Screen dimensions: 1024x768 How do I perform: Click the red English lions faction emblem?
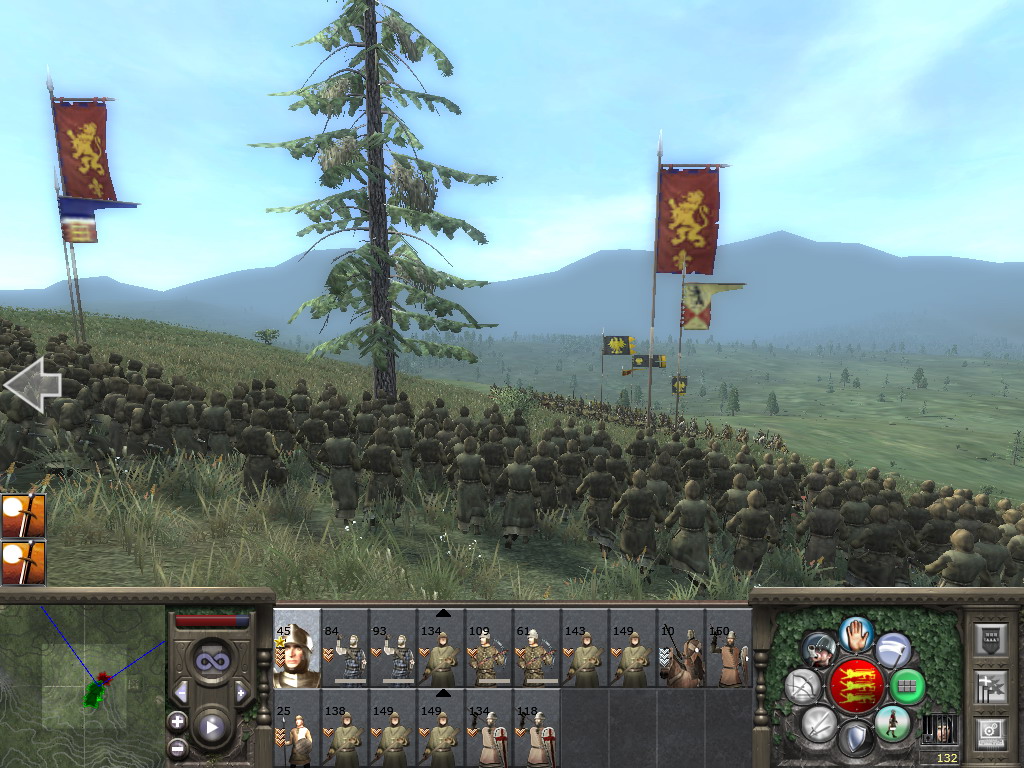pos(856,686)
